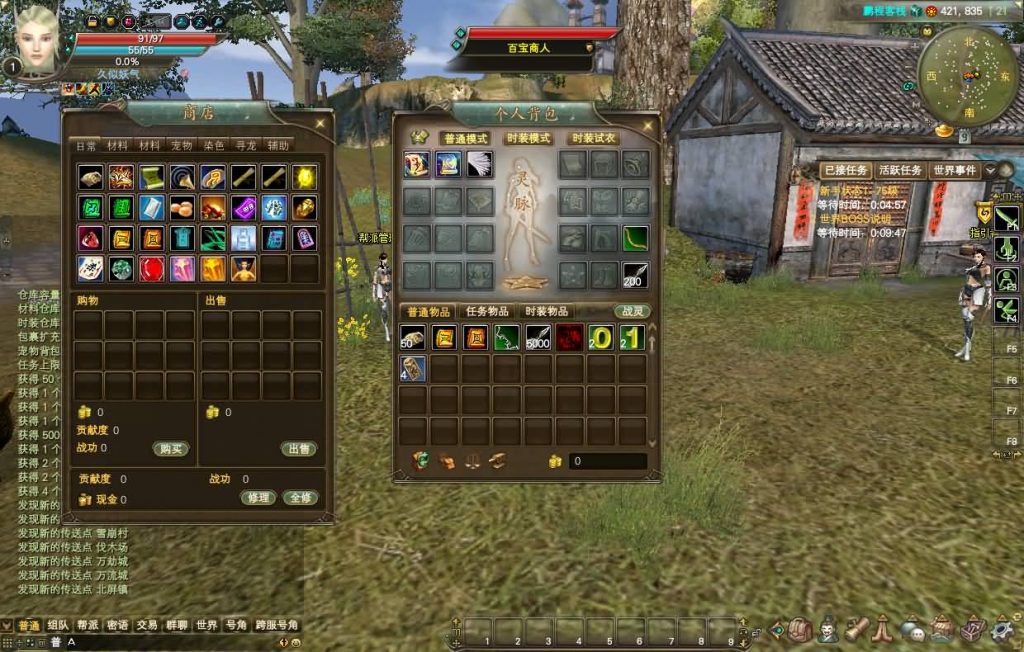Click the 战灵 button in the backpack

(x=632, y=311)
